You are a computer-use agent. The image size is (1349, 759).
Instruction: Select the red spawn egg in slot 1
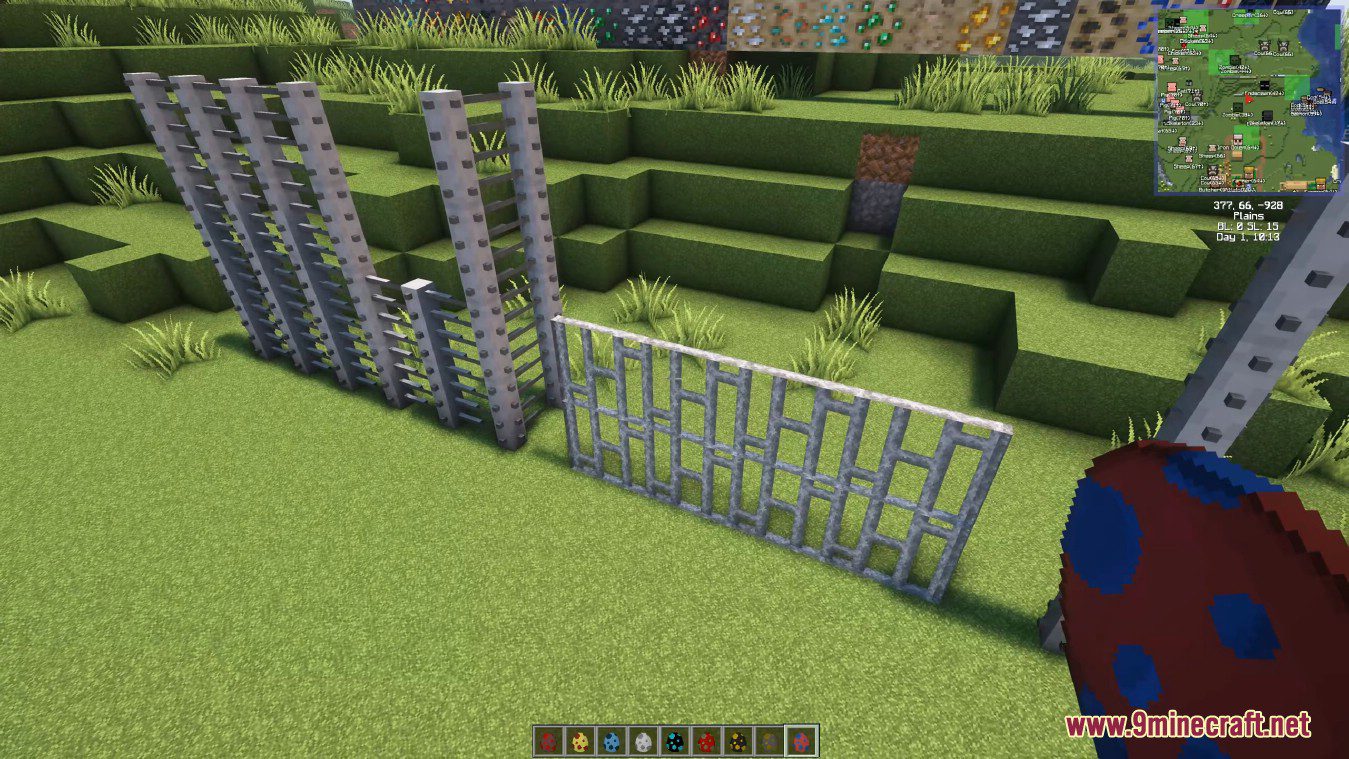[547, 740]
